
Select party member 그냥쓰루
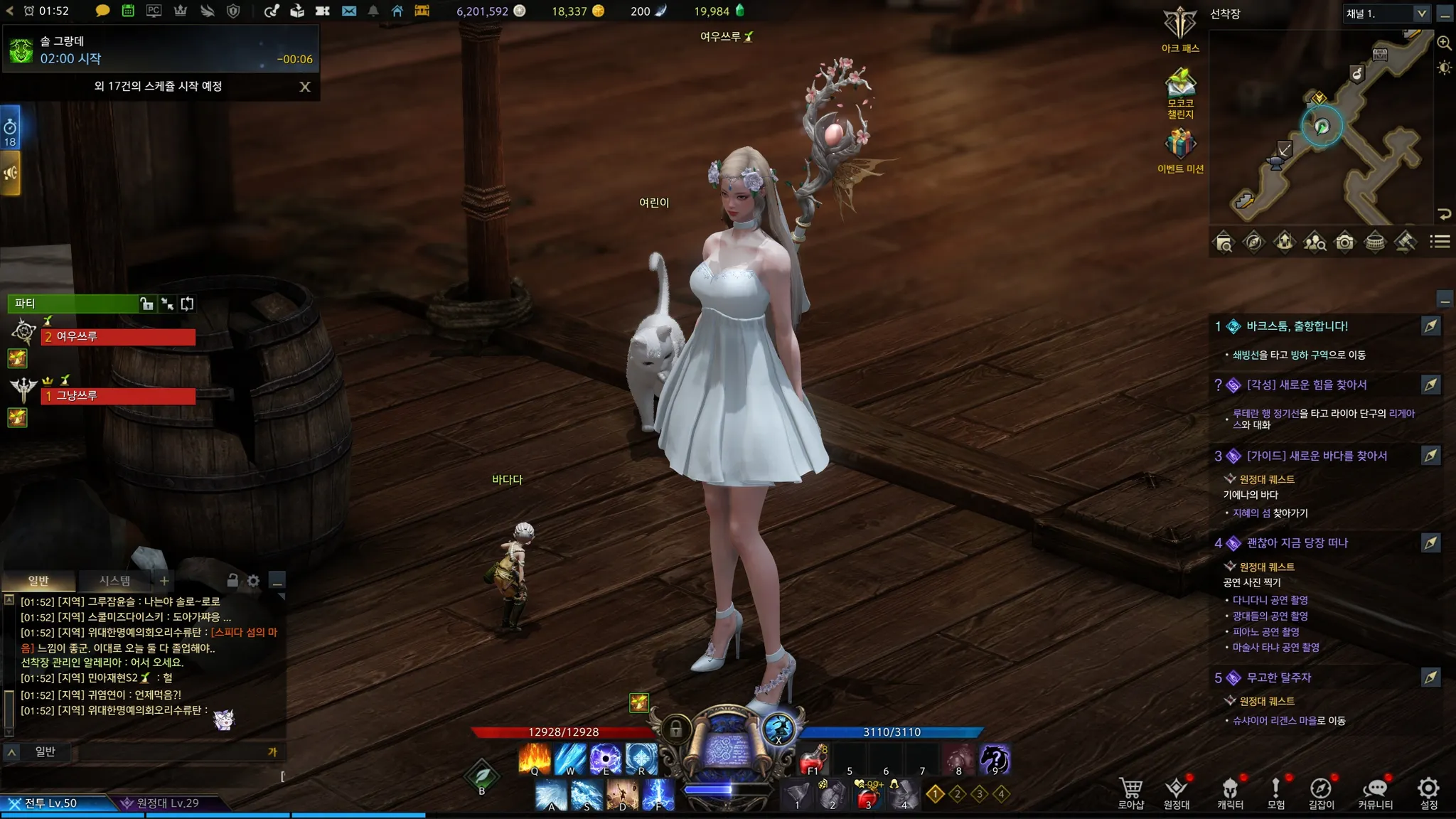tap(118, 396)
